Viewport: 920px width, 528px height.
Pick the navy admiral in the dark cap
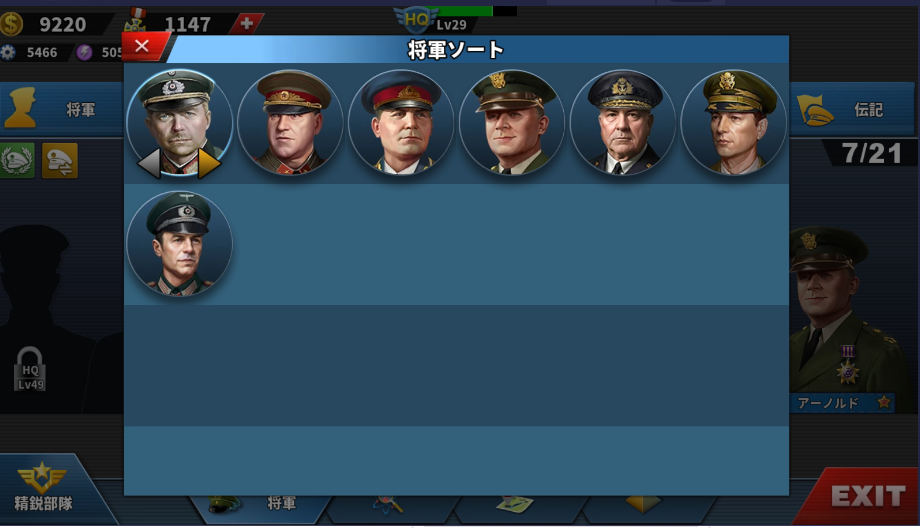click(x=622, y=122)
